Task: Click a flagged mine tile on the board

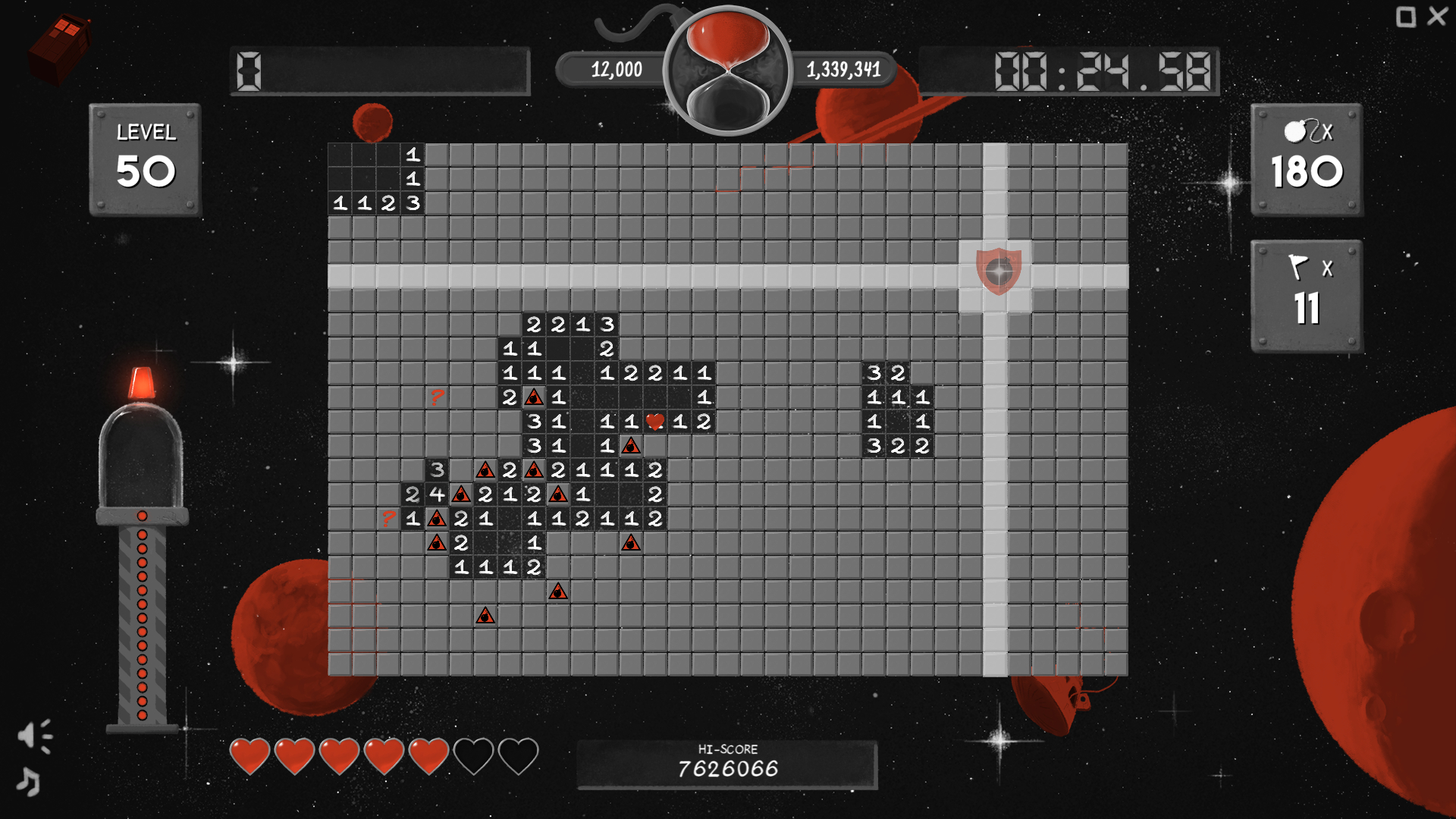Action: pos(533,396)
